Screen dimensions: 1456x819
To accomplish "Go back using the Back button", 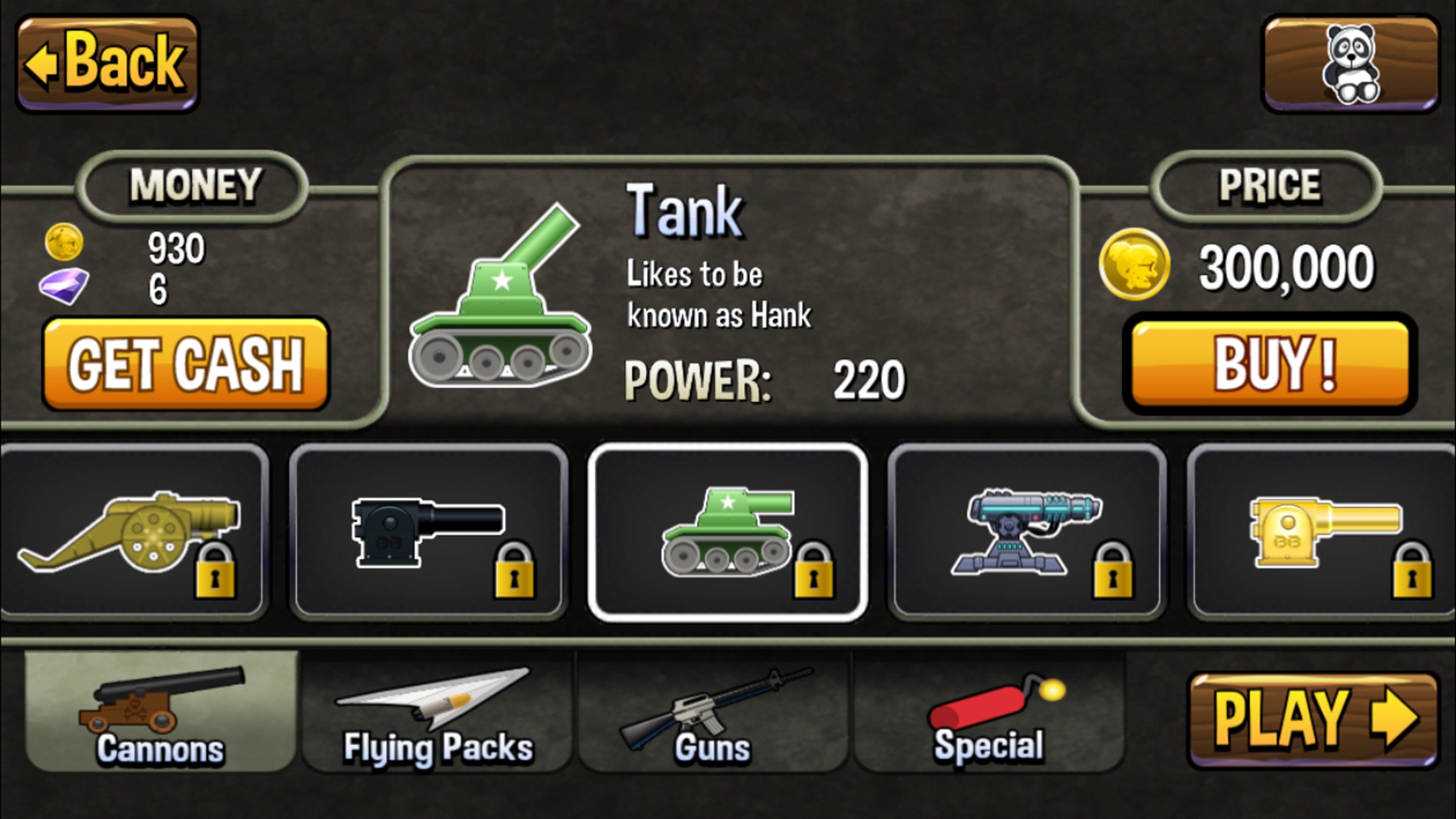I will [x=107, y=63].
